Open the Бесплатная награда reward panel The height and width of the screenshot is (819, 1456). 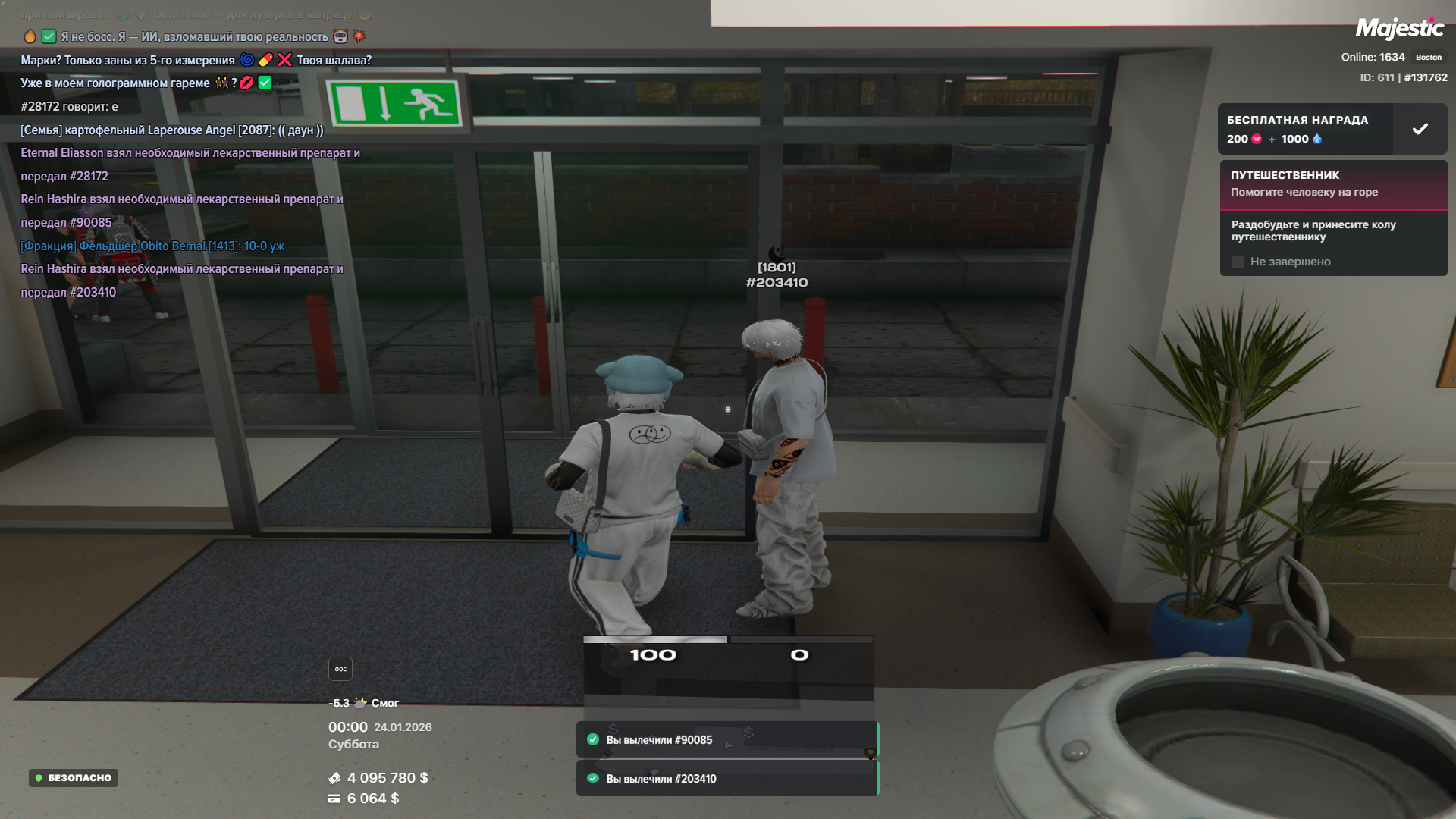click(1304, 129)
